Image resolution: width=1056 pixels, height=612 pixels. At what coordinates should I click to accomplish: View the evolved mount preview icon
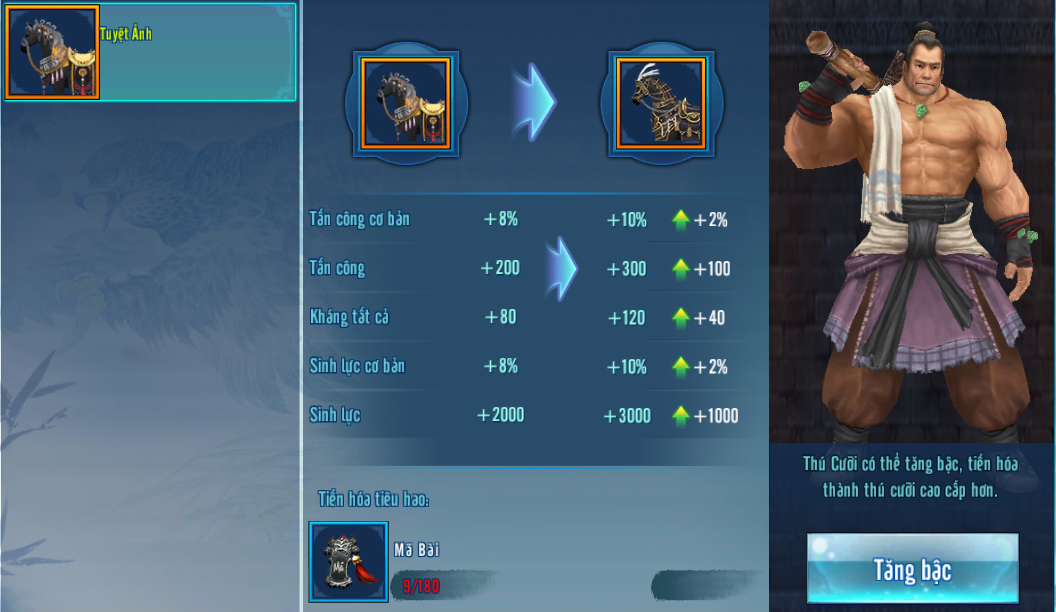(660, 103)
